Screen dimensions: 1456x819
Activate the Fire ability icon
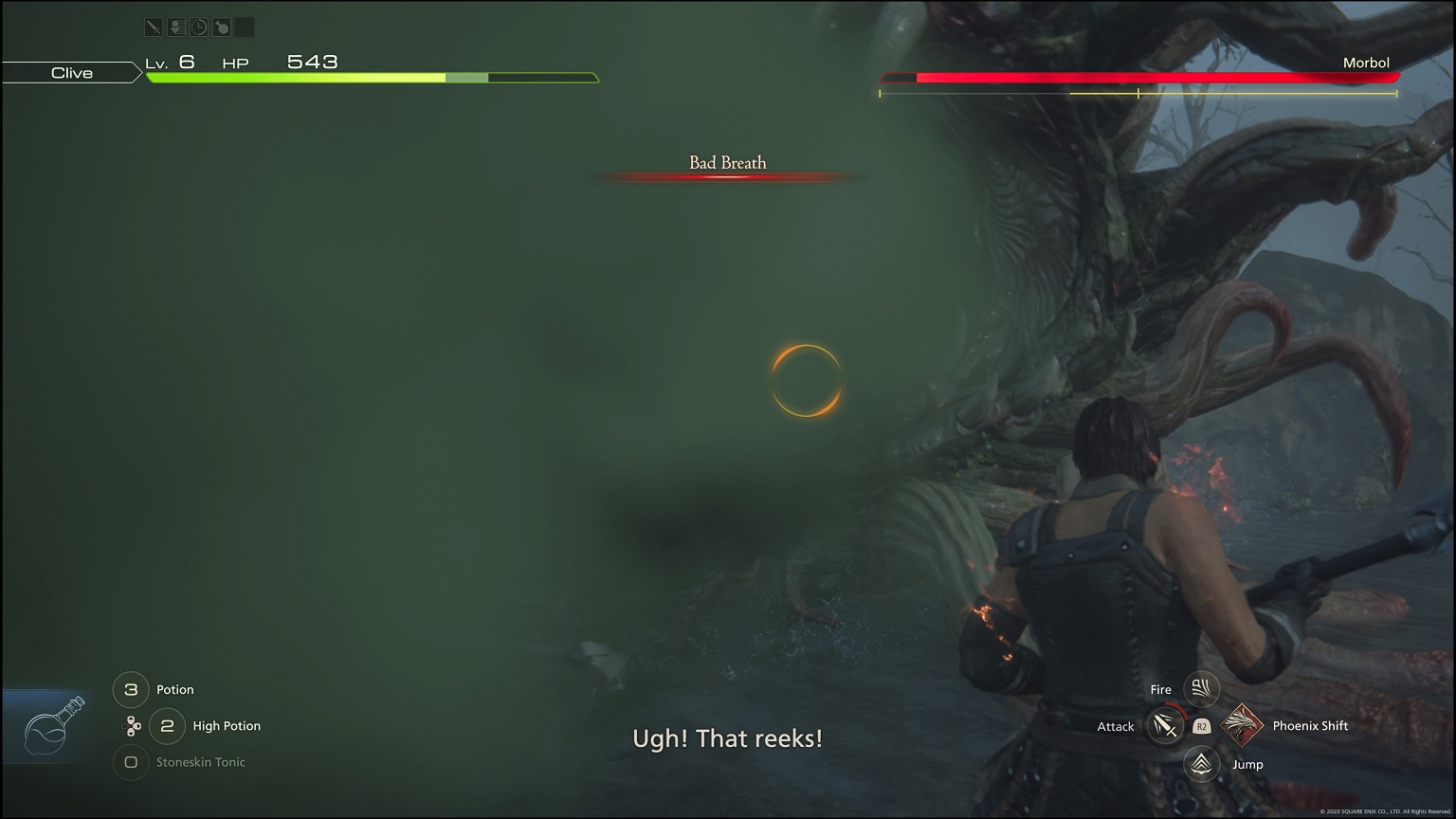click(1201, 689)
